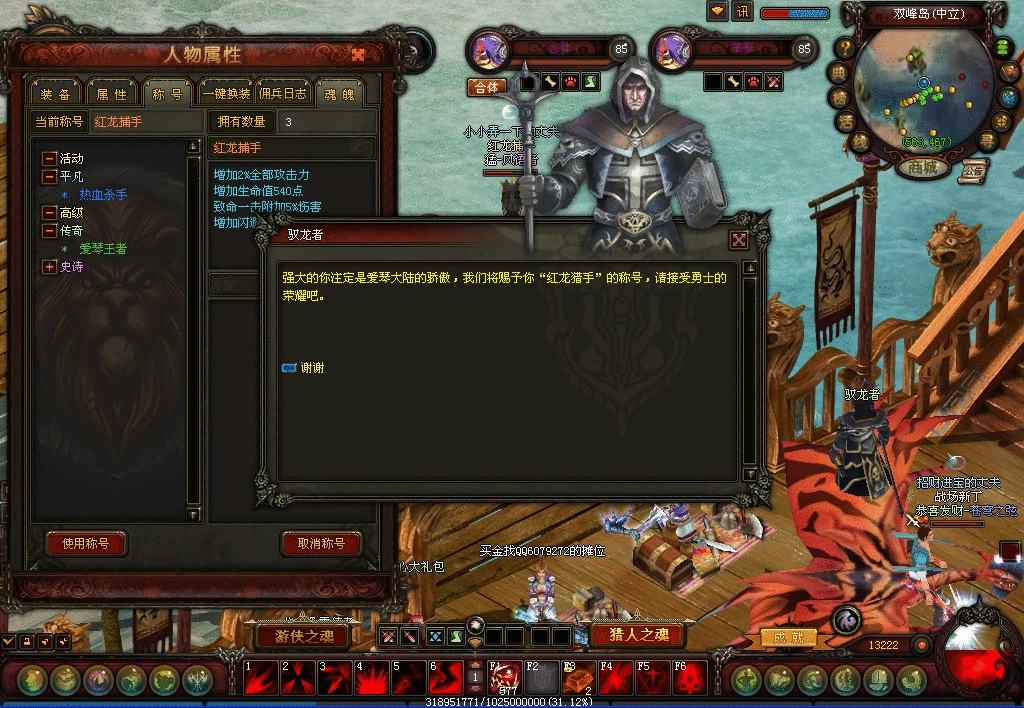
Task: Collapse the 活动 title category
Action: (x=49, y=159)
